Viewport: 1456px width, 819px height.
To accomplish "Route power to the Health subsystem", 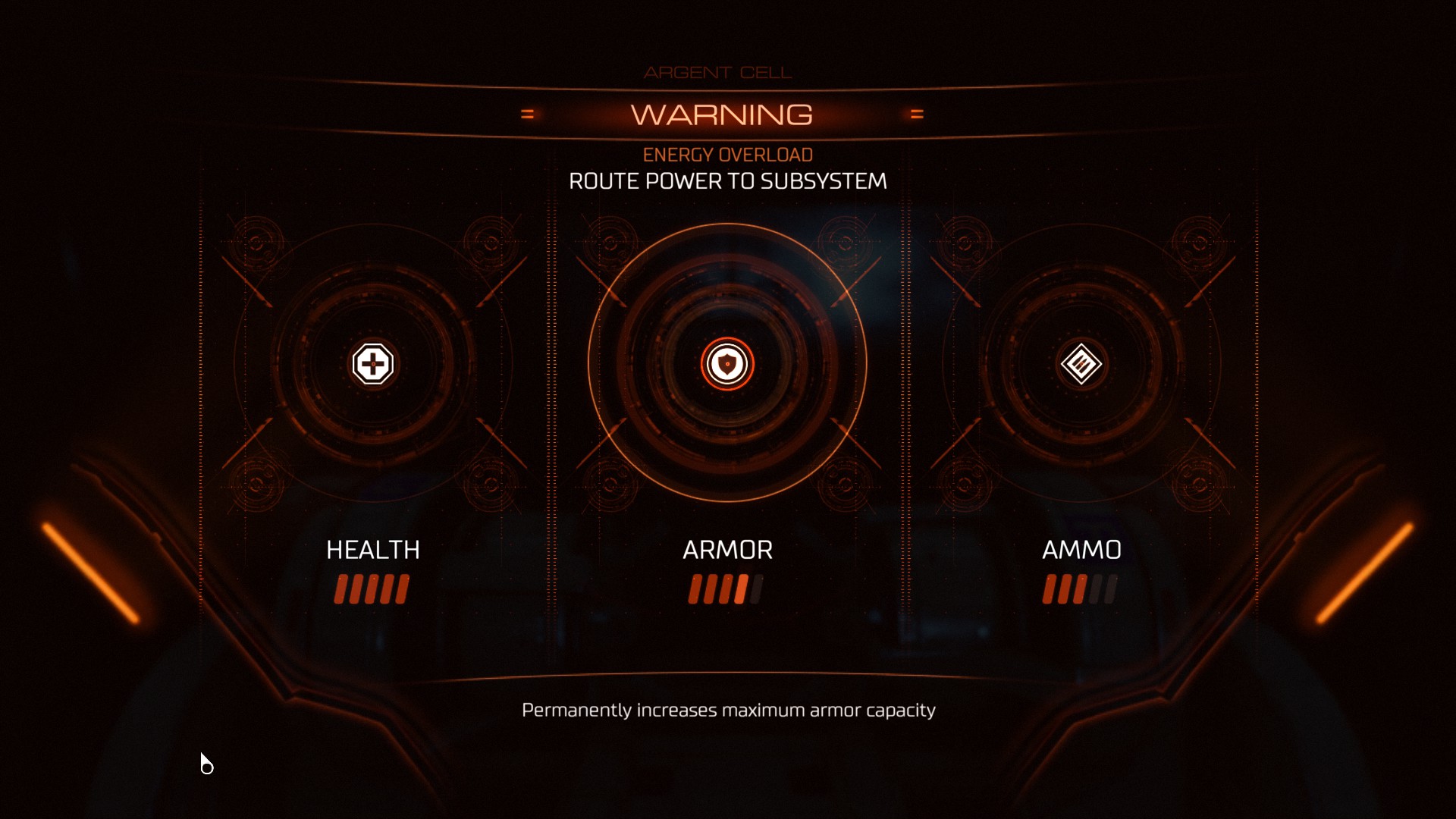I will click(x=372, y=364).
